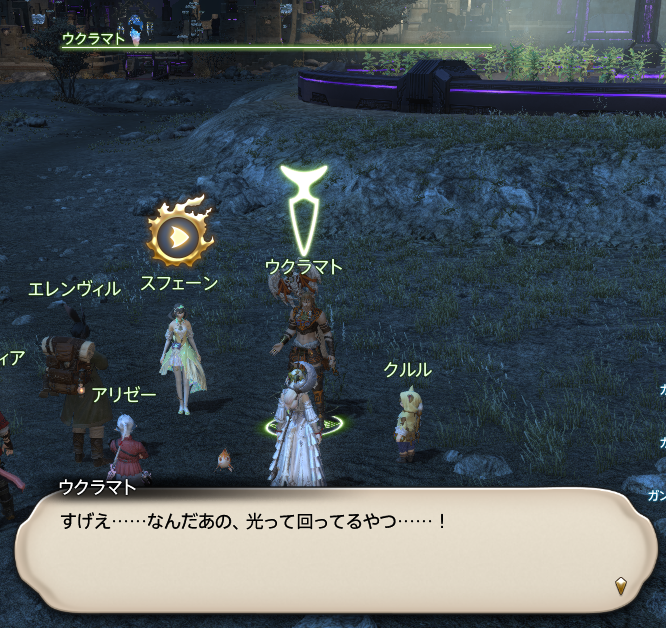
Task: Click the gold dialogue continue arrow
Action: pos(621,587)
